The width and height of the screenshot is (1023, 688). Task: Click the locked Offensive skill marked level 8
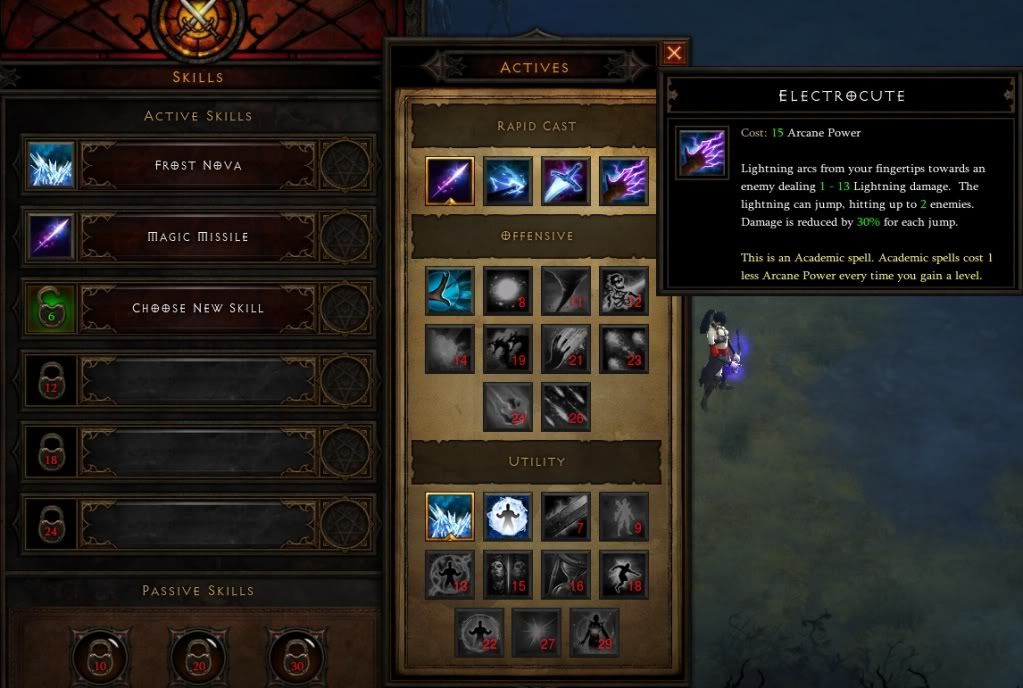point(508,291)
